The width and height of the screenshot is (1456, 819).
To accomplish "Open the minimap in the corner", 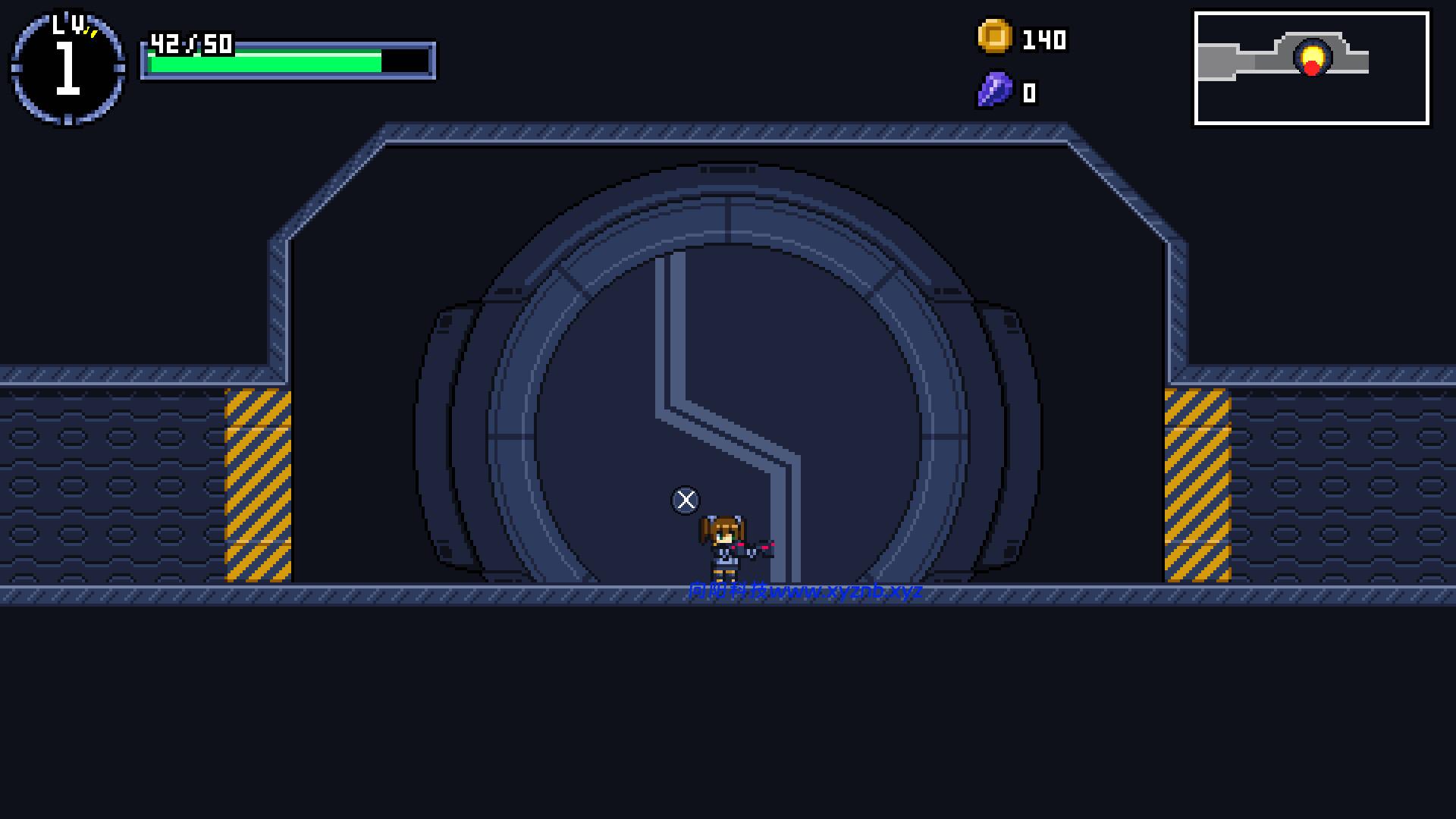I will click(x=1311, y=68).
